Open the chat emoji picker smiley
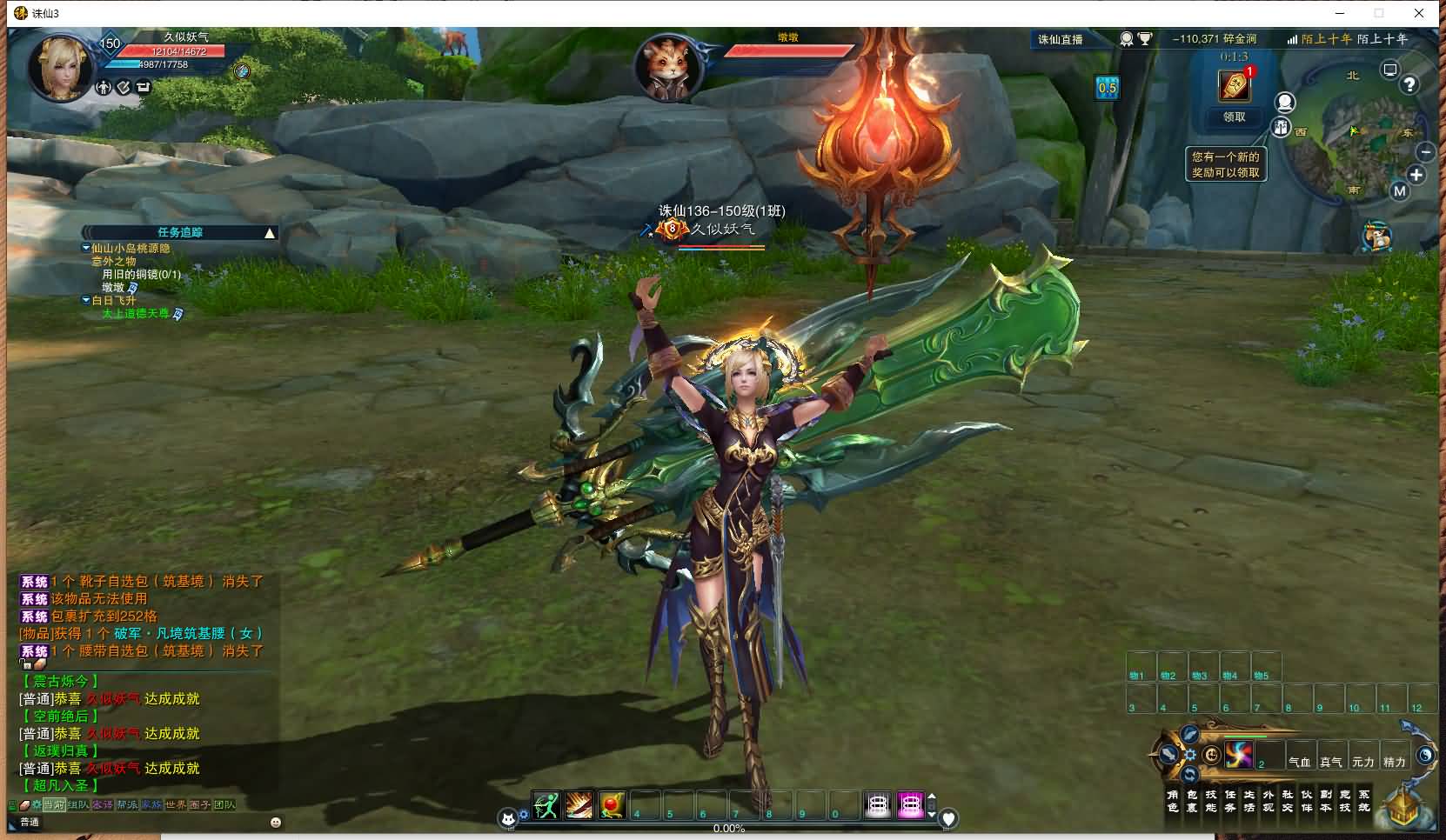Viewport: 1446px width, 840px height. pyautogui.click(x=276, y=822)
